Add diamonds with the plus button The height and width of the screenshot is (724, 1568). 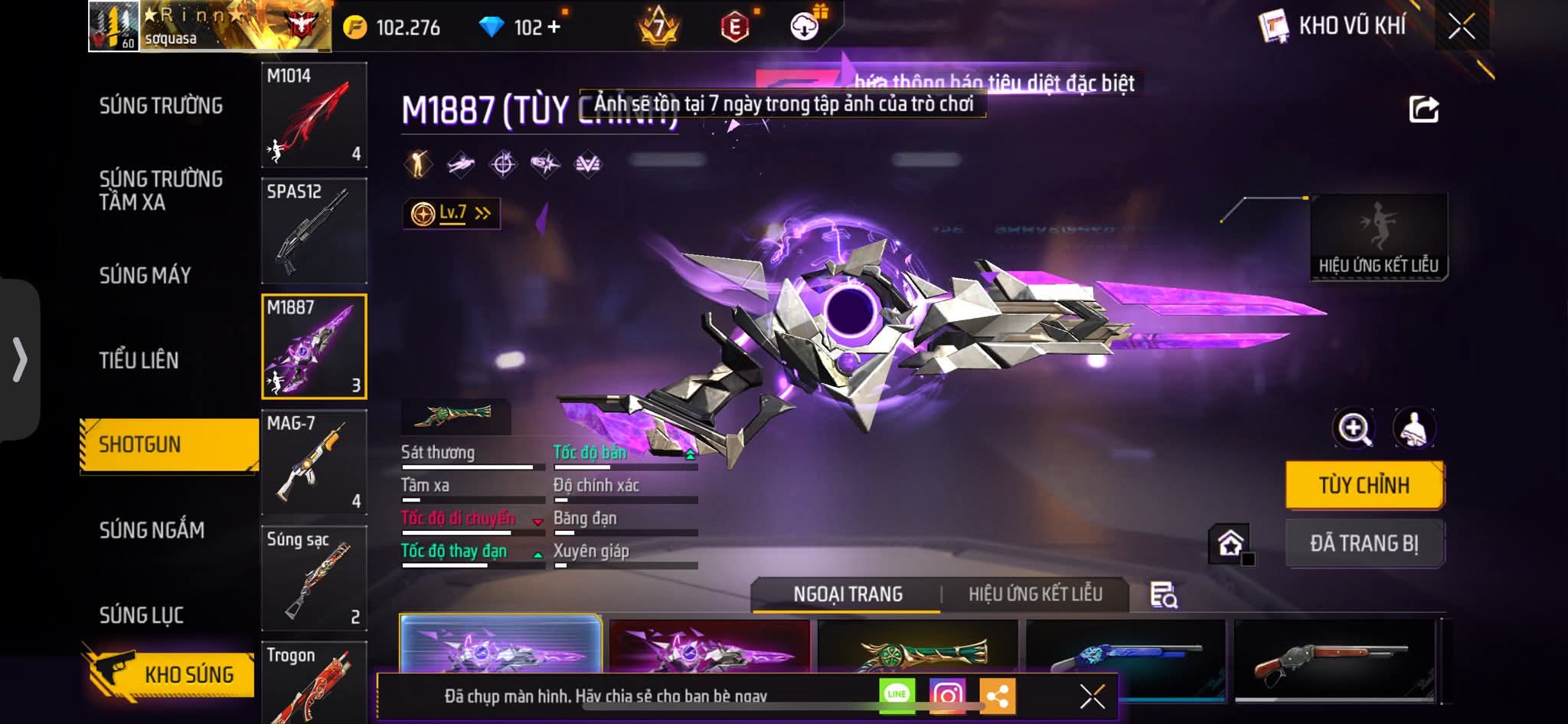point(554,28)
